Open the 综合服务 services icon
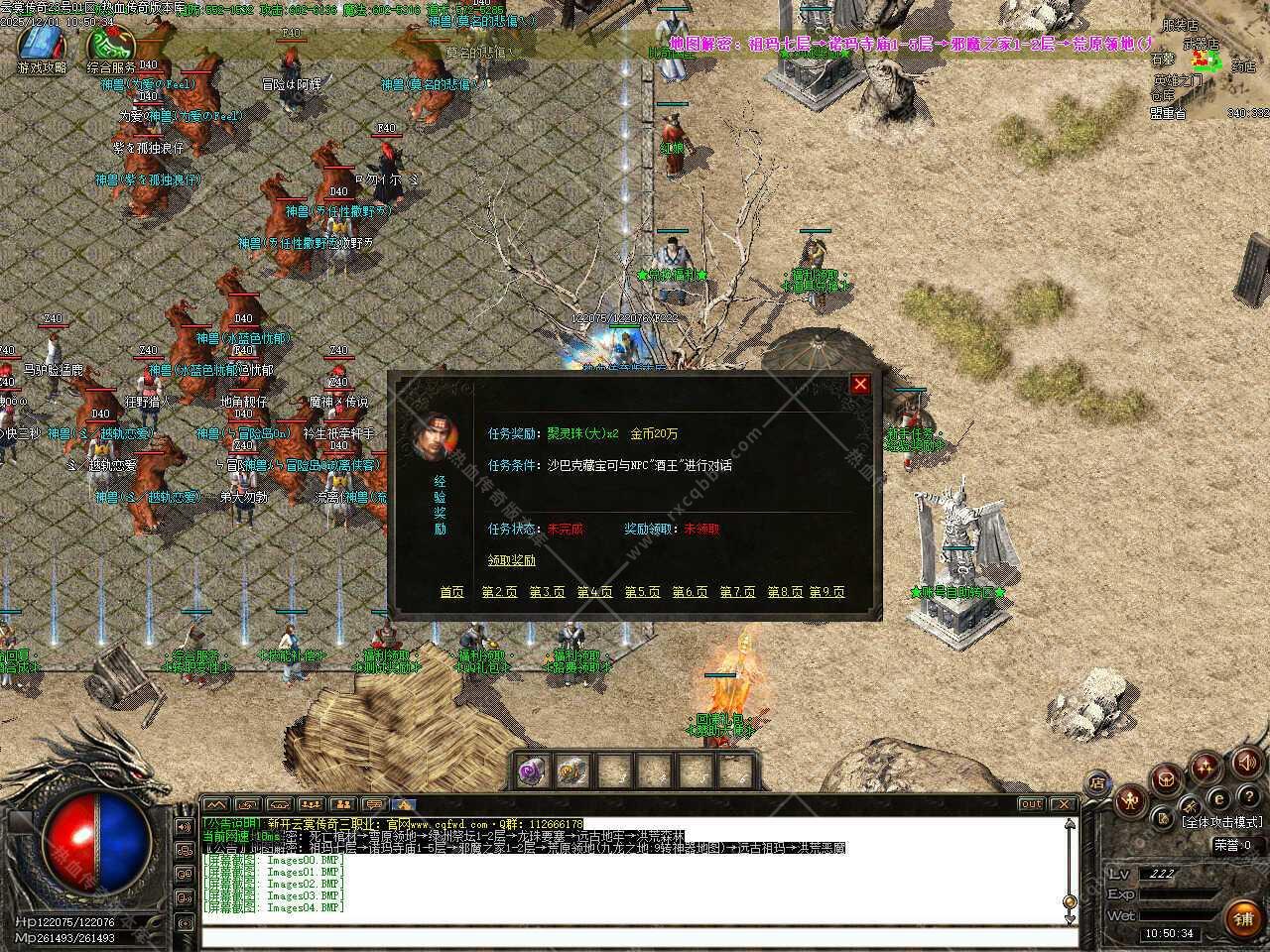The height and width of the screenshot is (952, 1270). tap(110, 46)
